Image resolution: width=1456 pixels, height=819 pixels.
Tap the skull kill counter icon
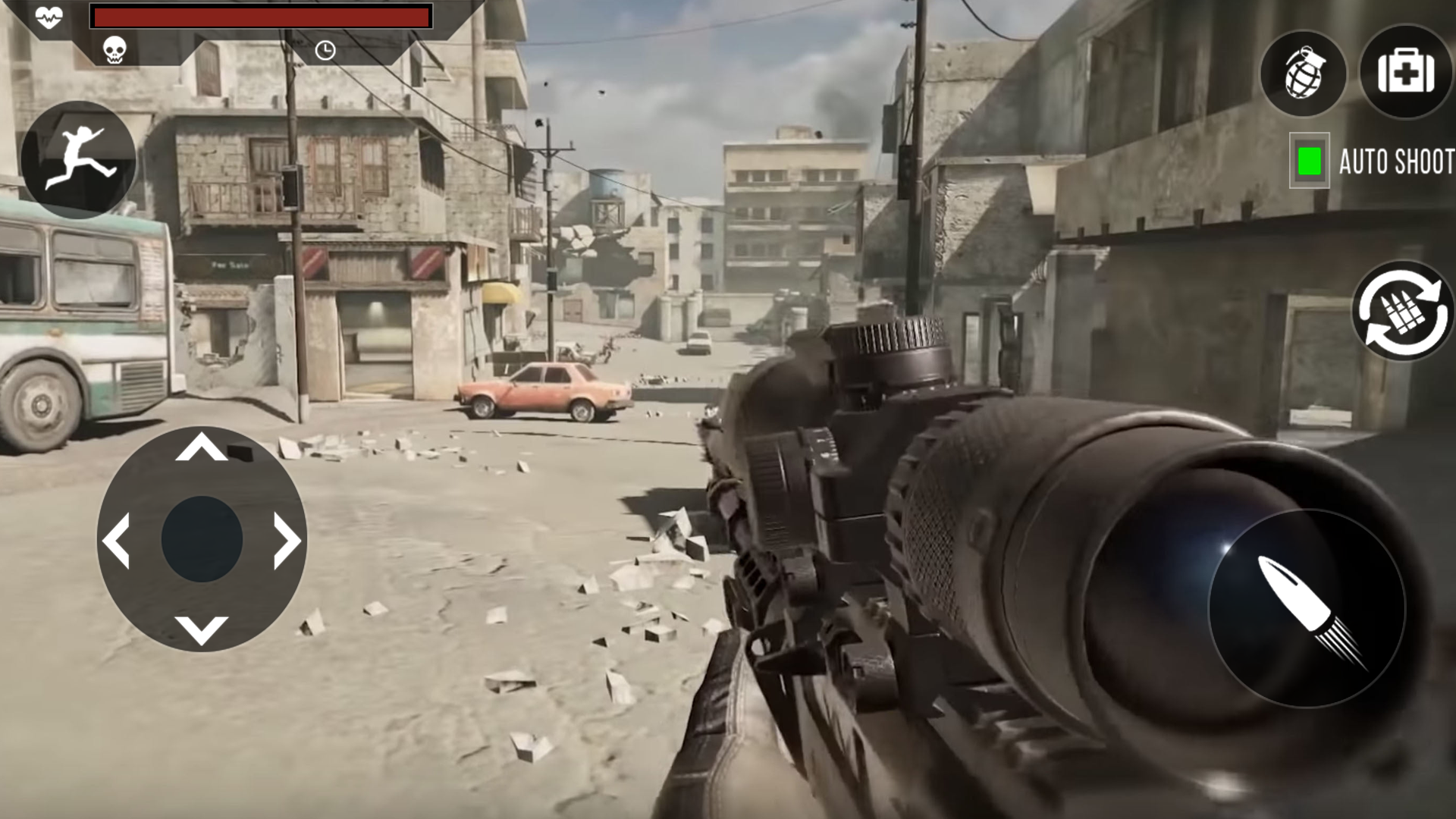(x=114, y=49)
